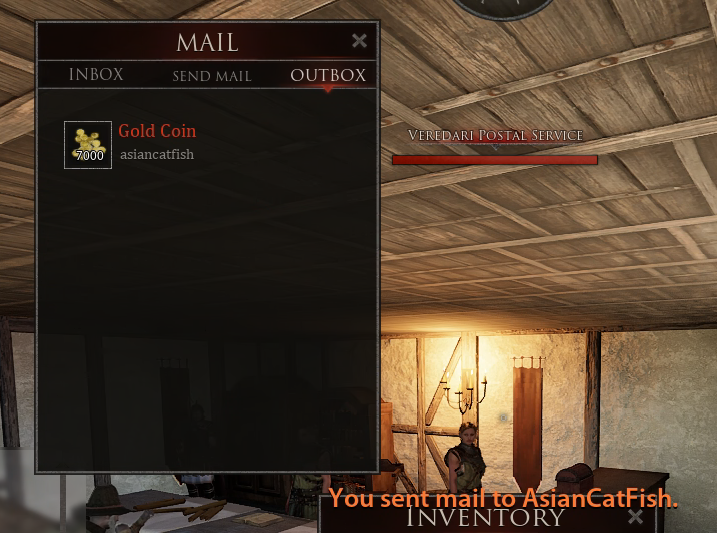
Task: Click the 7000 gold coin icon
Action: [x=88, y=145]
